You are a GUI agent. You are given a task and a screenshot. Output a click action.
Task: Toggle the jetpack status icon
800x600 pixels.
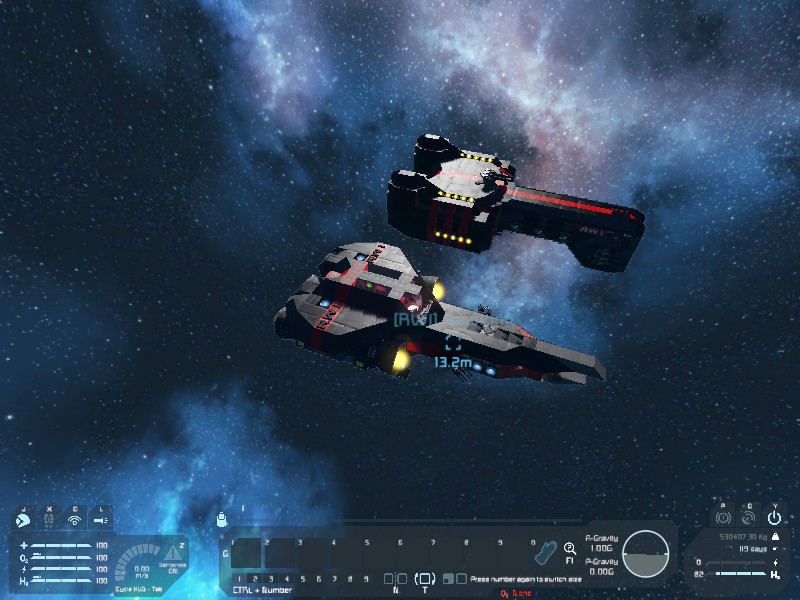point(21,519)
